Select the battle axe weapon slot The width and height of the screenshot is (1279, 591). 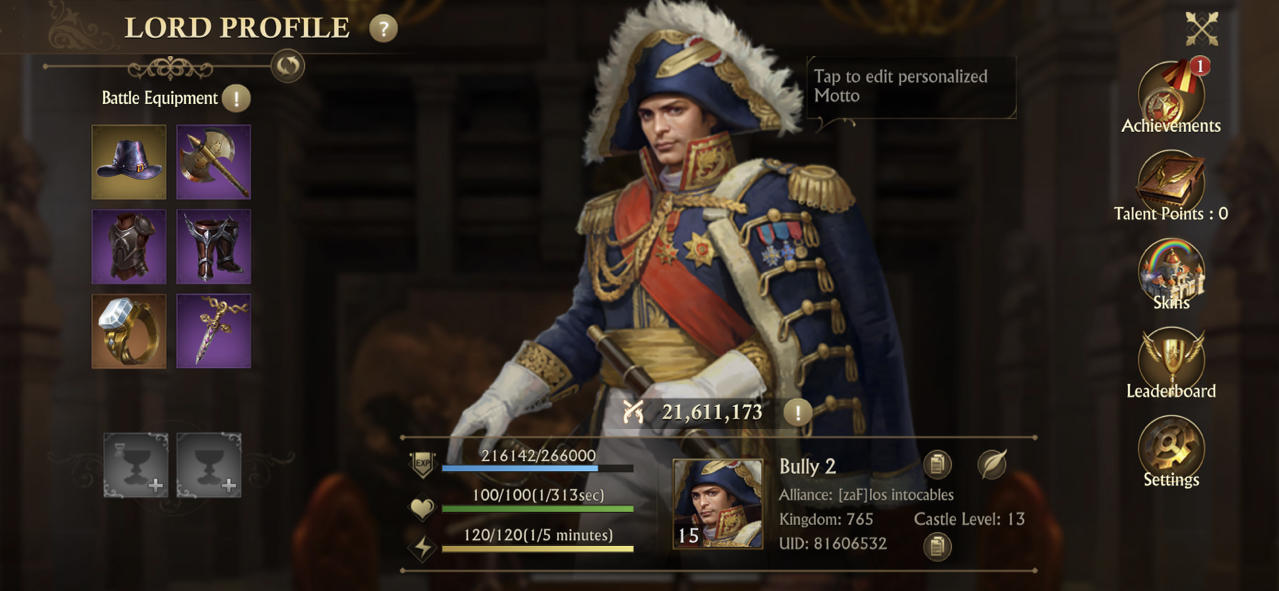pyautogui.click(x=213, y=162)
